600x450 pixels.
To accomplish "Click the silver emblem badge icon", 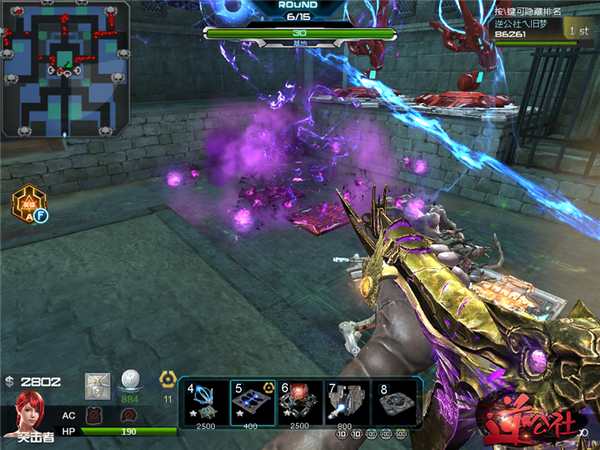I will coord(97,383).
